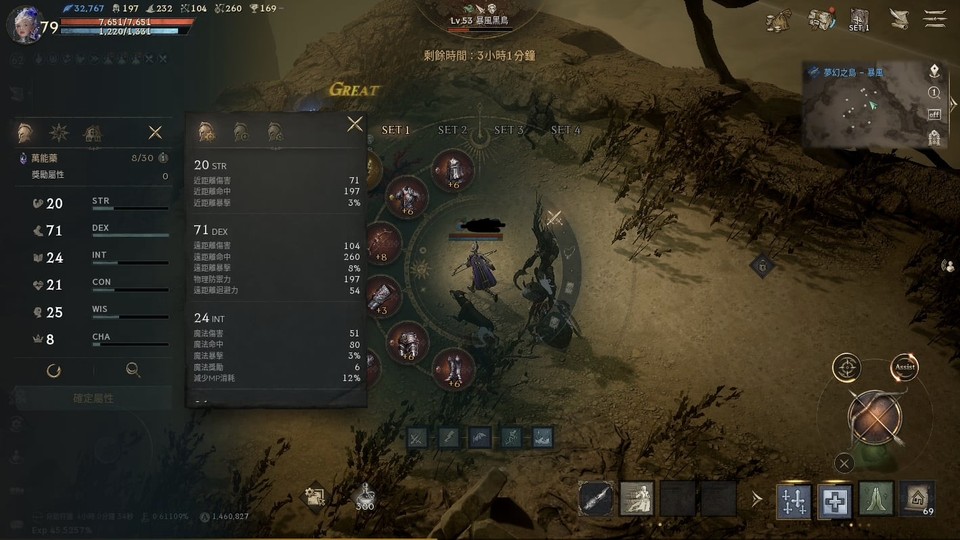Switch to SET 4 equipment preset
The width and height of the screenshot is (960, 540).
(x=565, y=130)
